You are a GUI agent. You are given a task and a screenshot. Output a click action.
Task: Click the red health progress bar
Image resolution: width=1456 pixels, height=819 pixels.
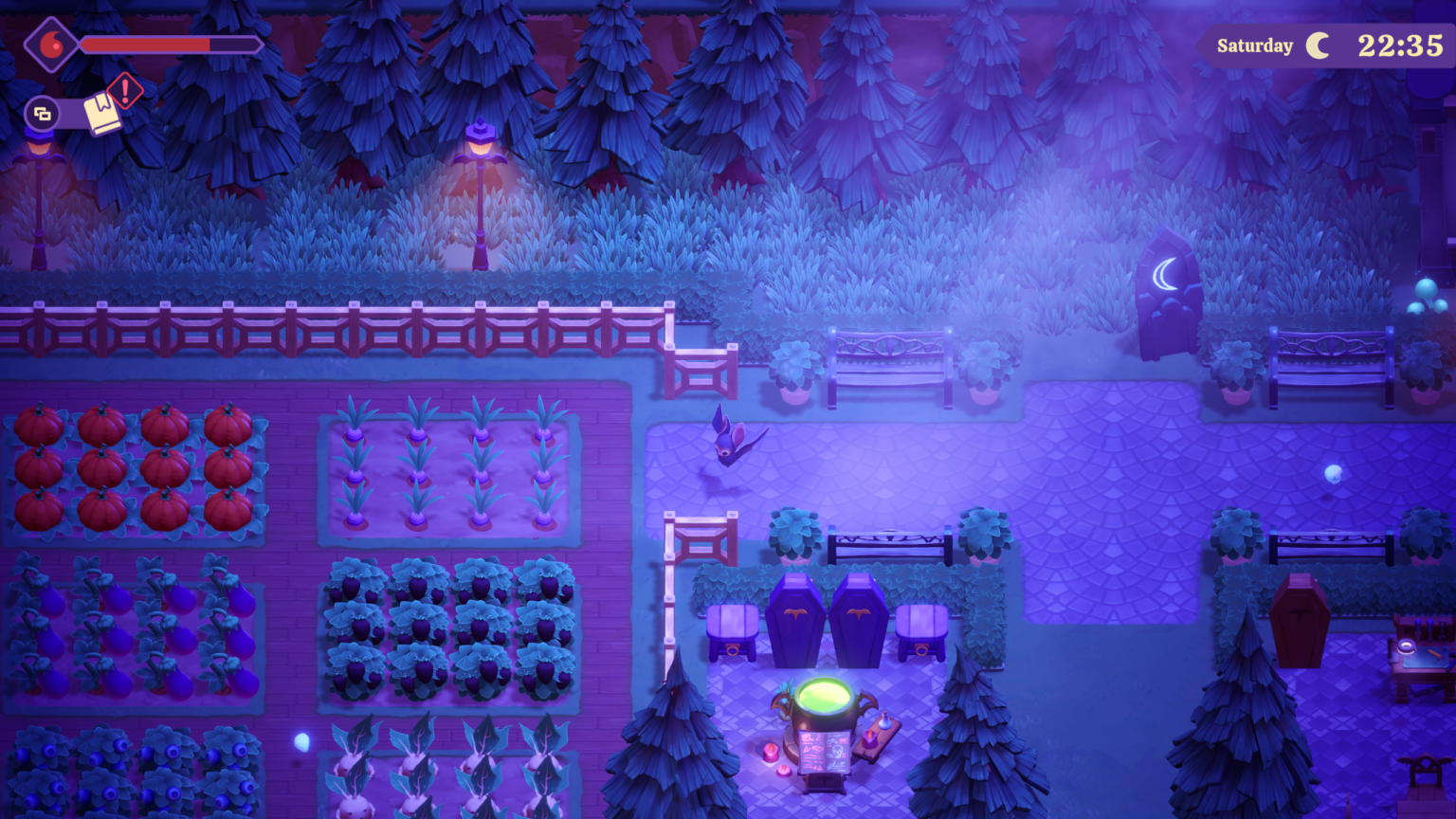tap(144, 43)
